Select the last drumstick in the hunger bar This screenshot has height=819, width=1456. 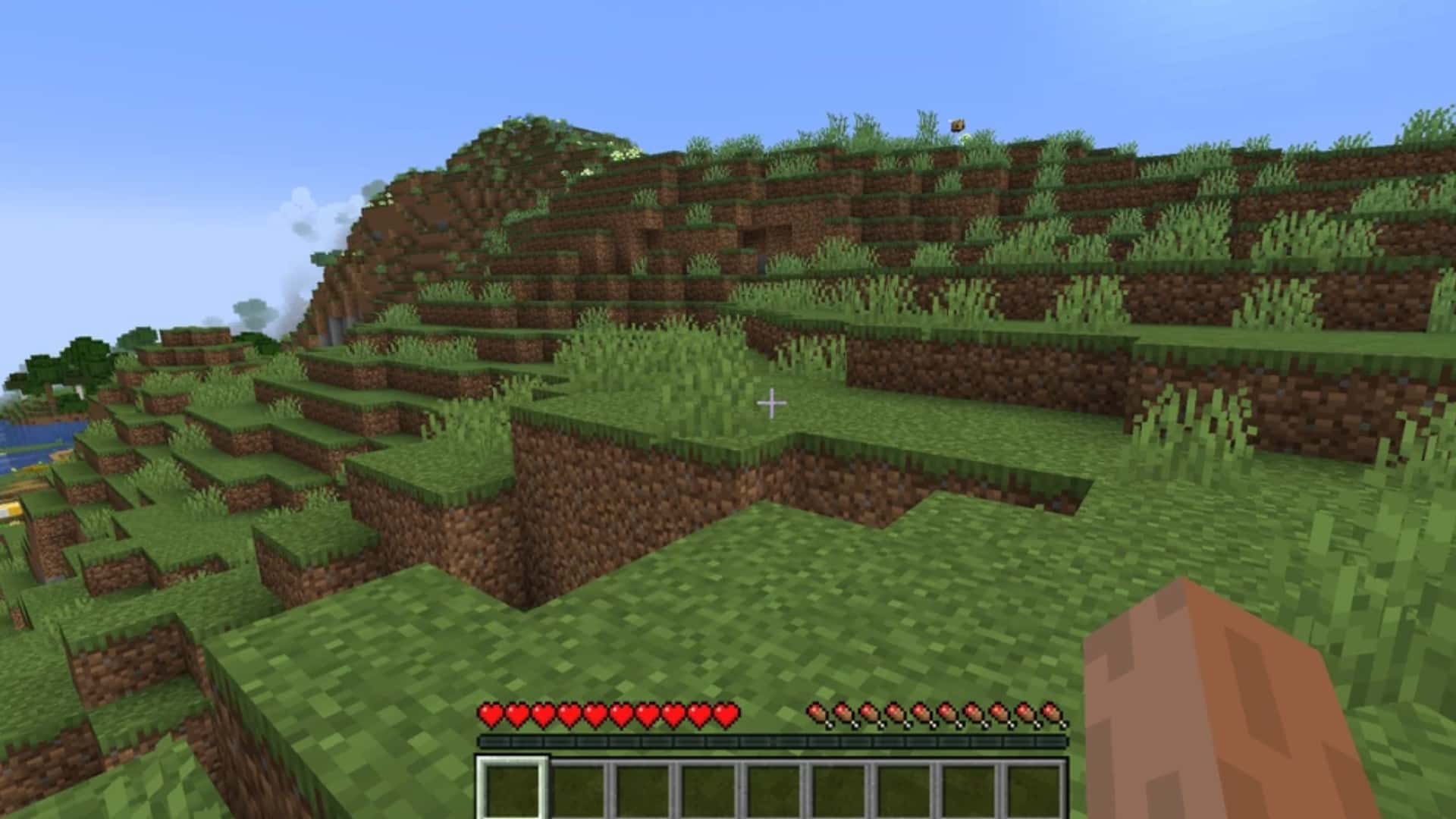(x=1050, y=714)
